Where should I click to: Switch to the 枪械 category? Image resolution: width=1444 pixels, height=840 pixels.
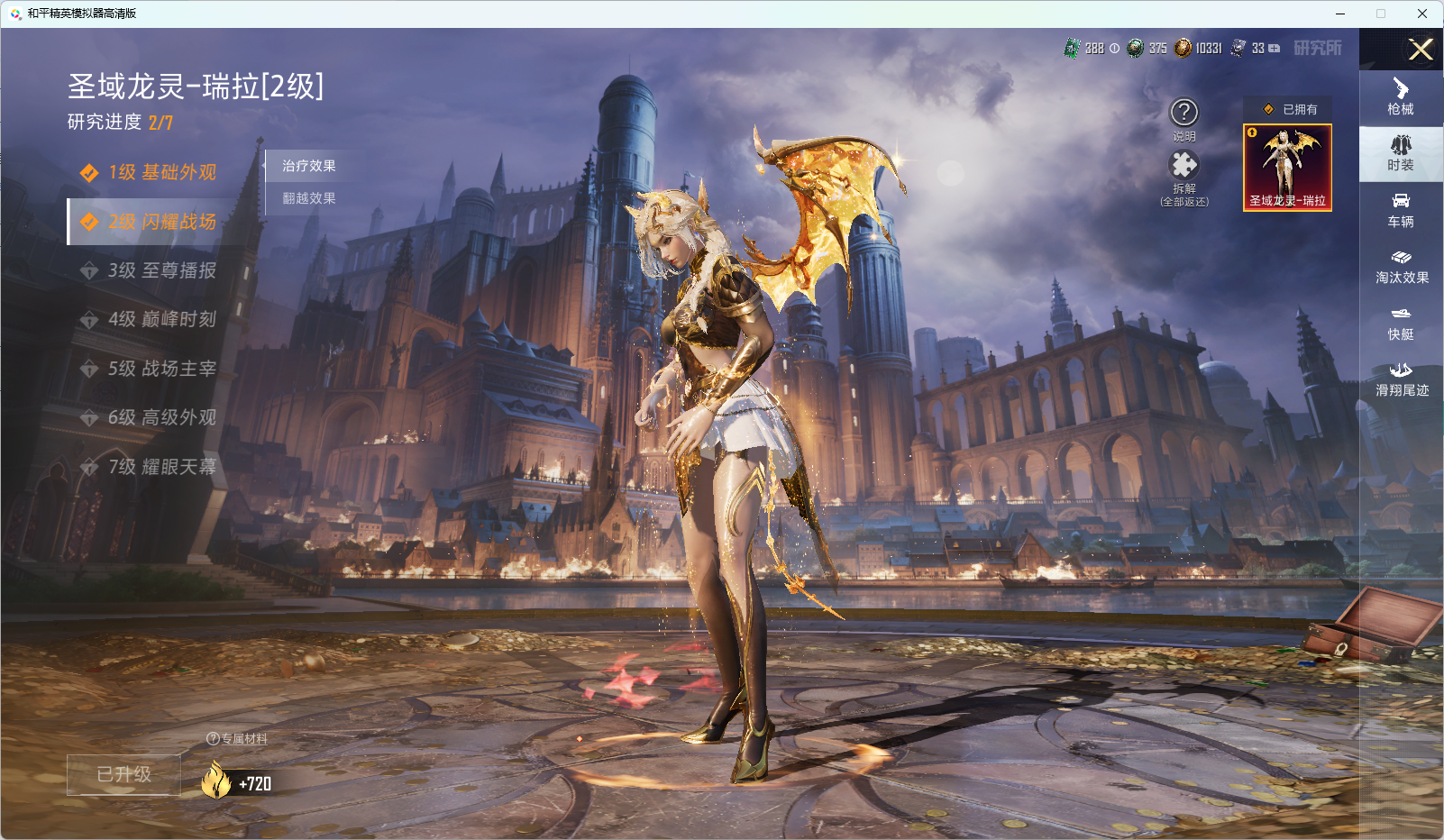tap(1401, 97)
